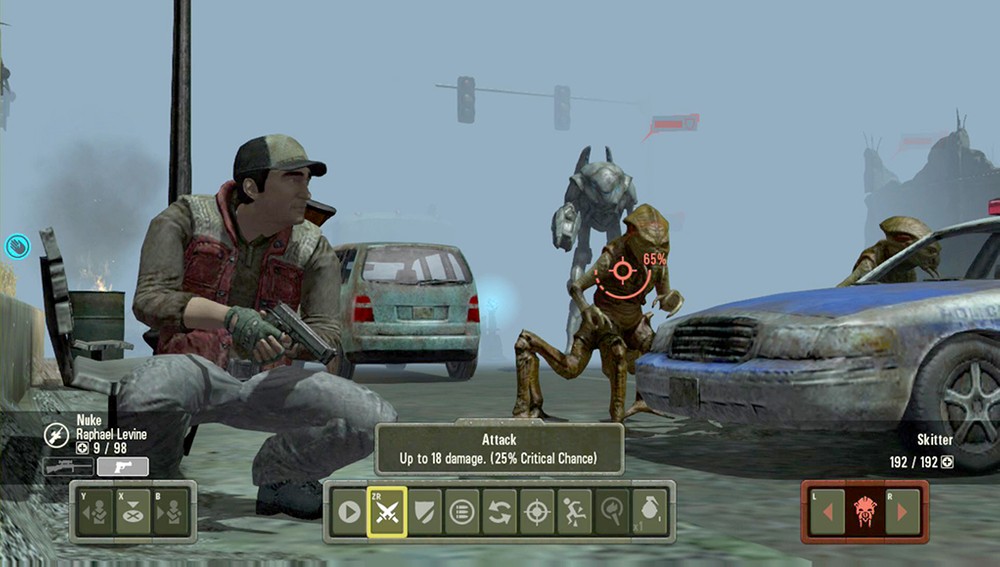Switch to the next squad member
This screenshot has height=567, width=1000.
click(170, 512)
